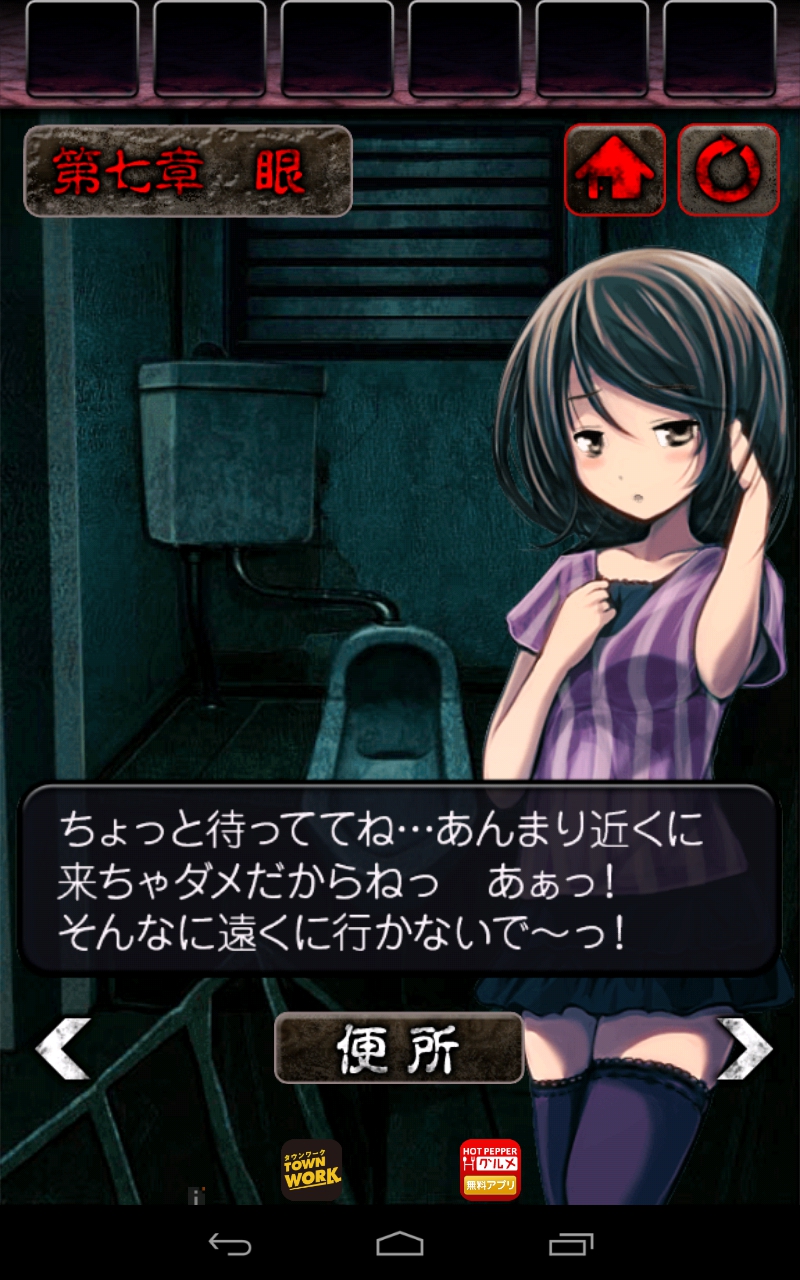Open the Town Work ad banner

tap(311, 1170)
